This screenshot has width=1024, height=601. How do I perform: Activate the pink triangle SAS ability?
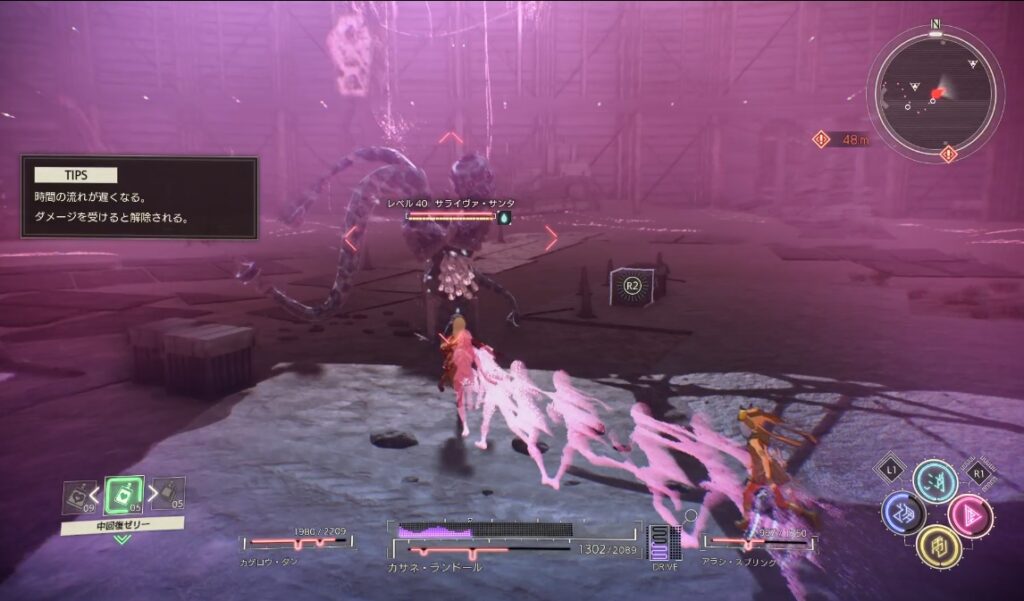pyautogui.click(x=969, y=515)
